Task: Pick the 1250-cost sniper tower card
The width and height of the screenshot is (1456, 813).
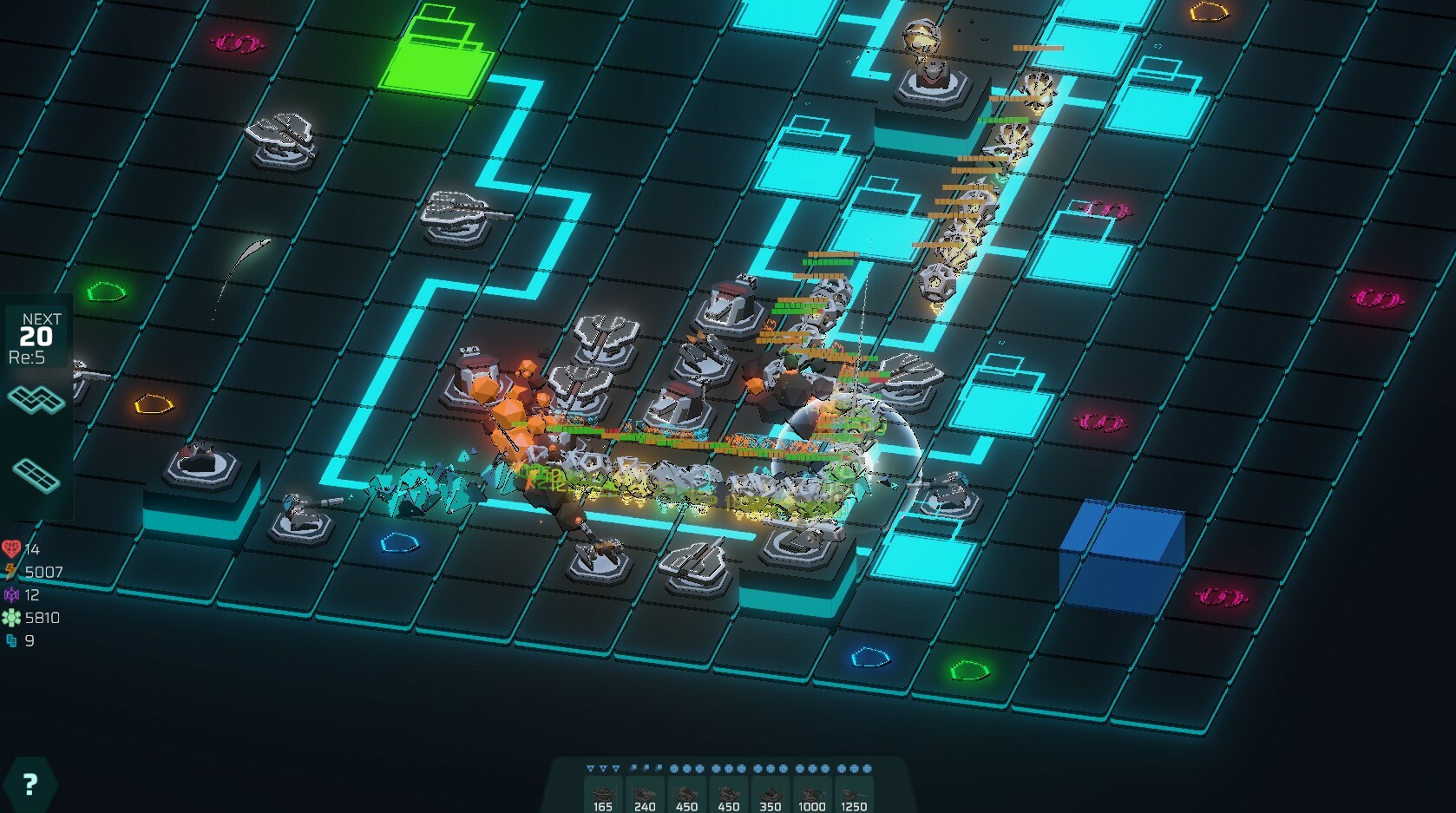Action: [854, 794]
